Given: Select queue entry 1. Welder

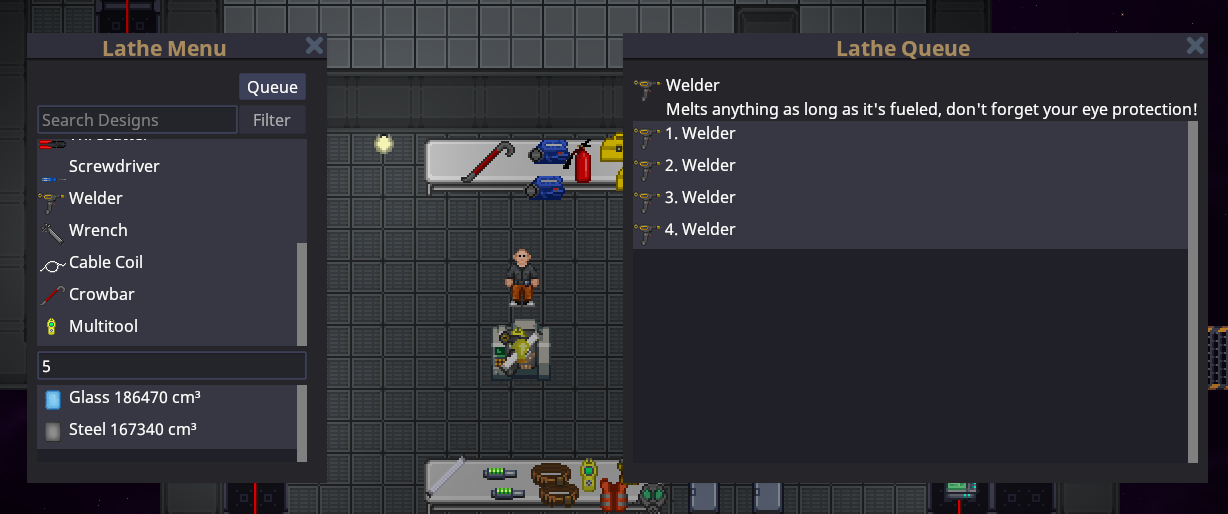Looking at the screenshot, I should click(700, 134).
